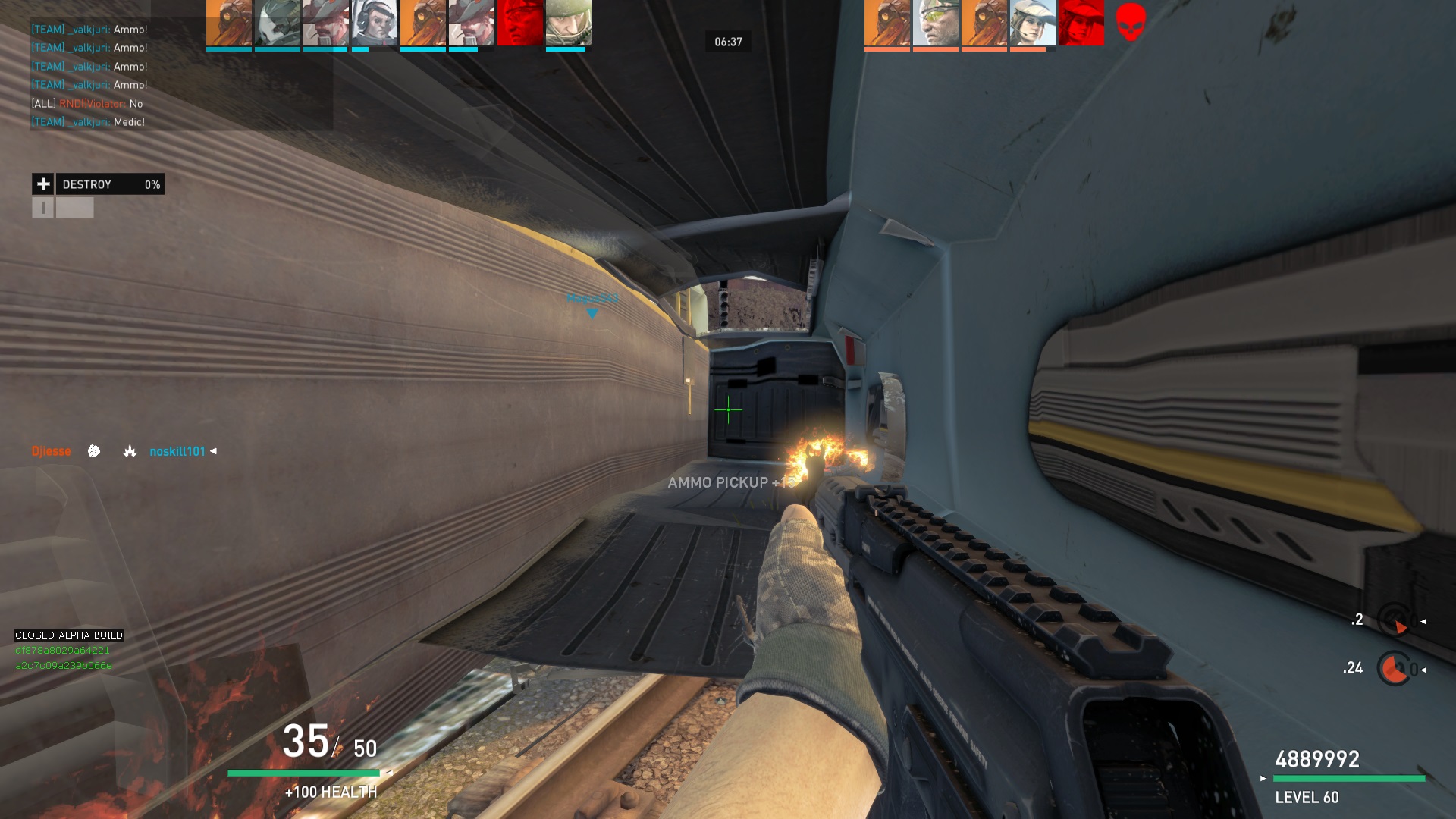Open the team chat log
Viewport: 1456px width, 819px height.
(180, 75)
